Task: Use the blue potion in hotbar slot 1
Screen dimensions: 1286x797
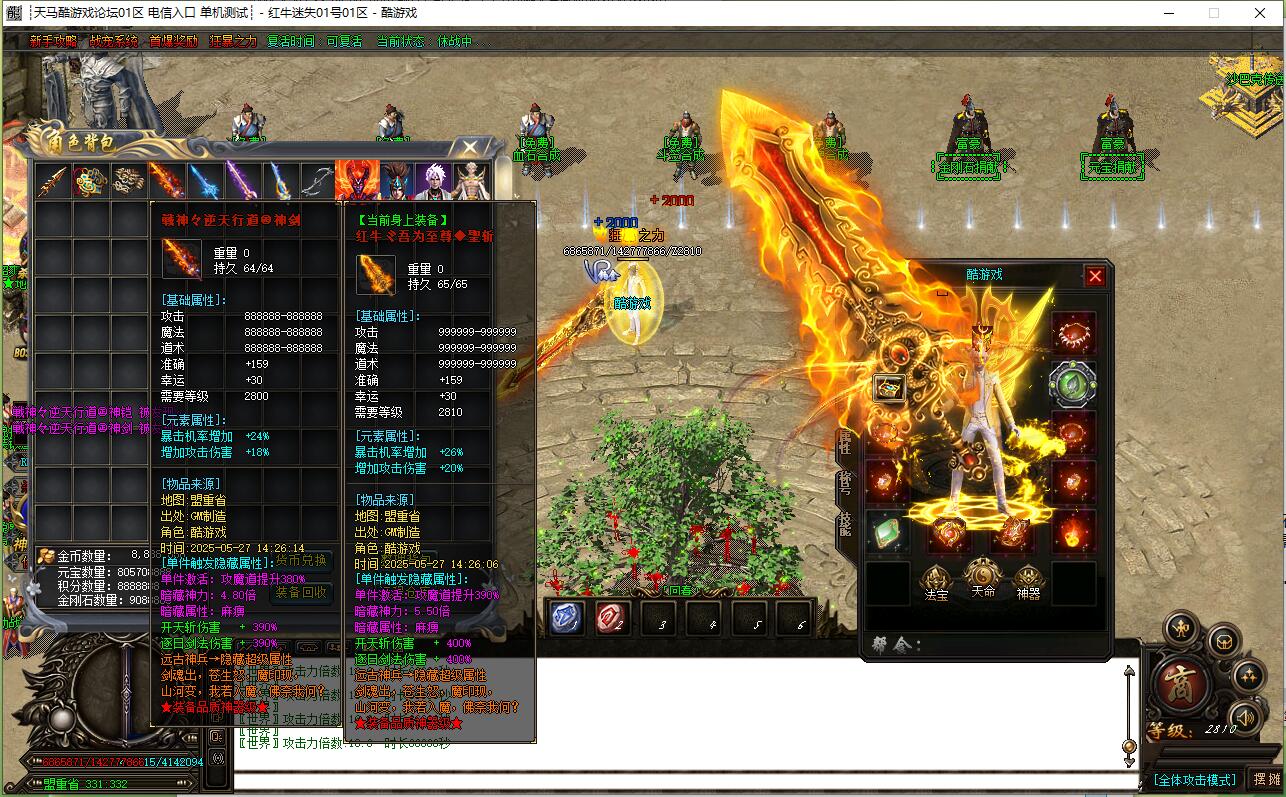Action: [x=566, y=618]
